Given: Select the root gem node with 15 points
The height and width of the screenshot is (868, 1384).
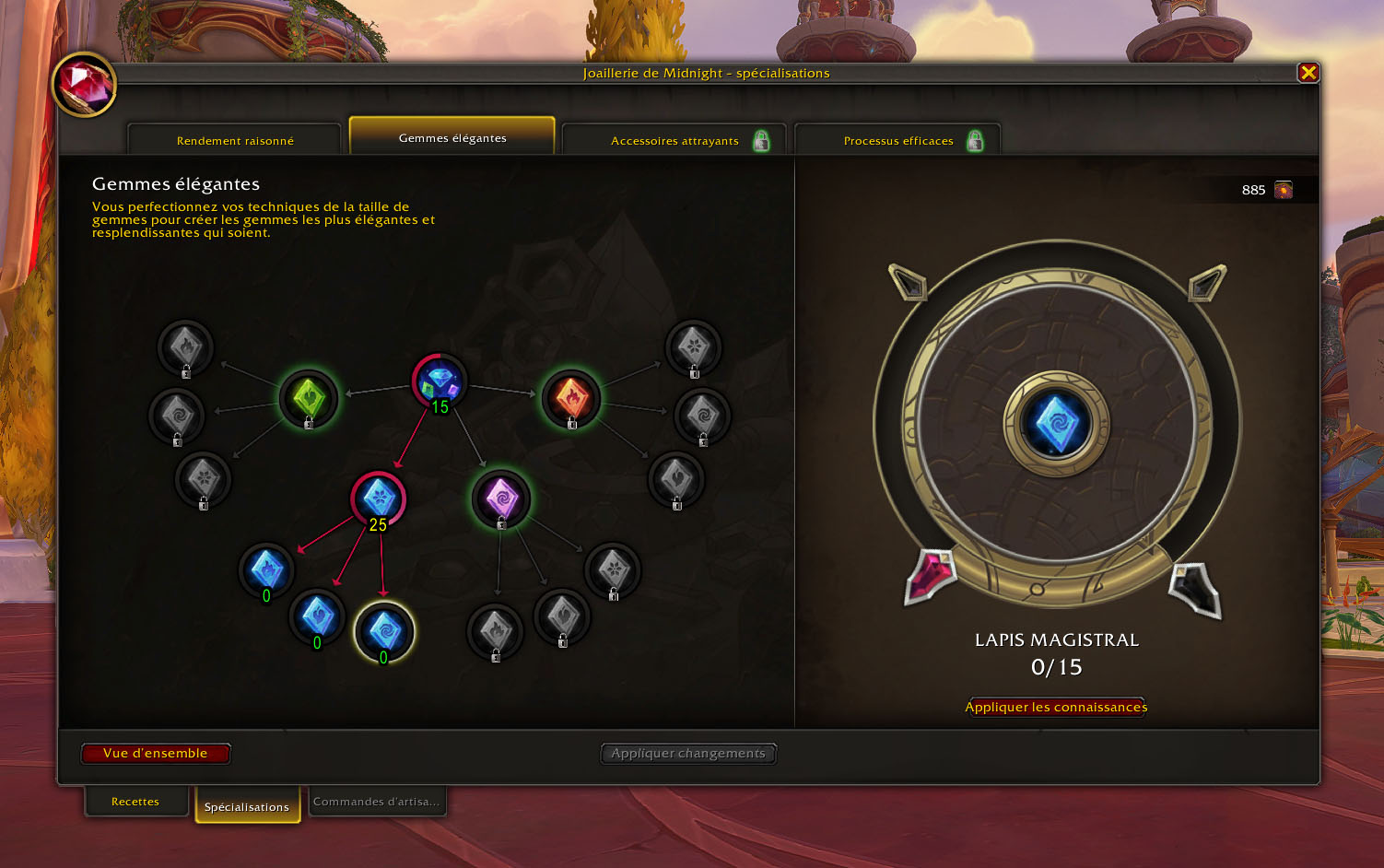Looking at the screenshot, I should 440,381.
